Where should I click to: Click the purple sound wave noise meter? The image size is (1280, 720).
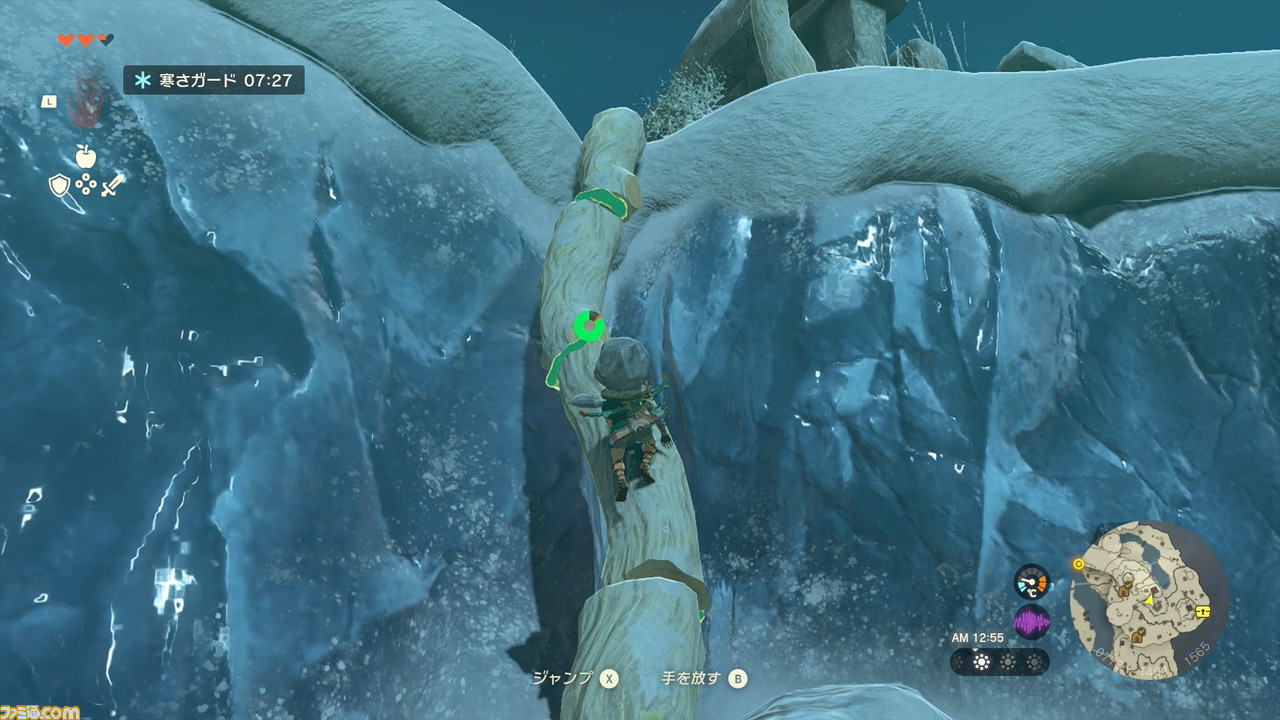[x=1031, y=623]
